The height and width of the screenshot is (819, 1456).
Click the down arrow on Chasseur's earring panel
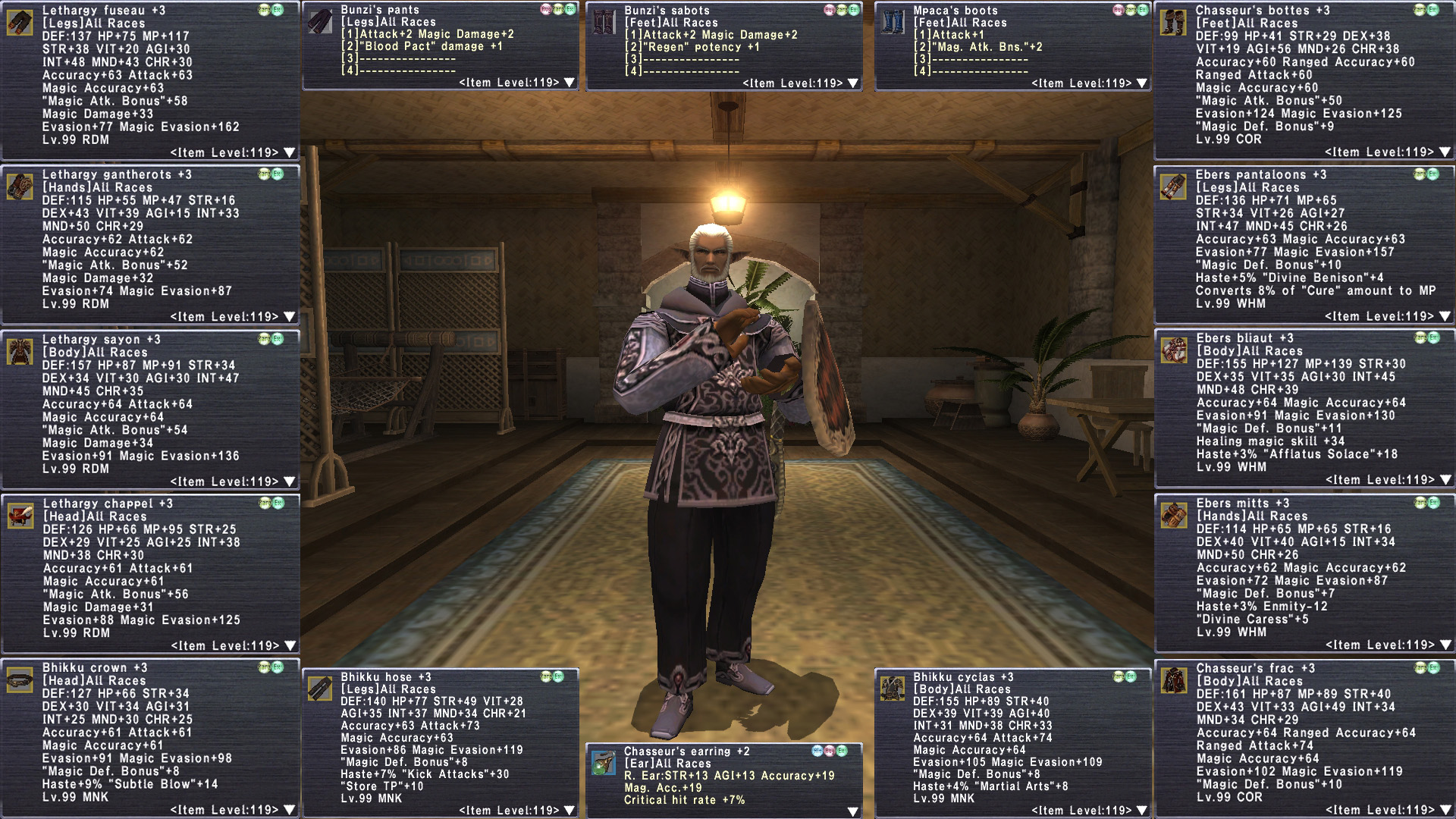[853, 812]
